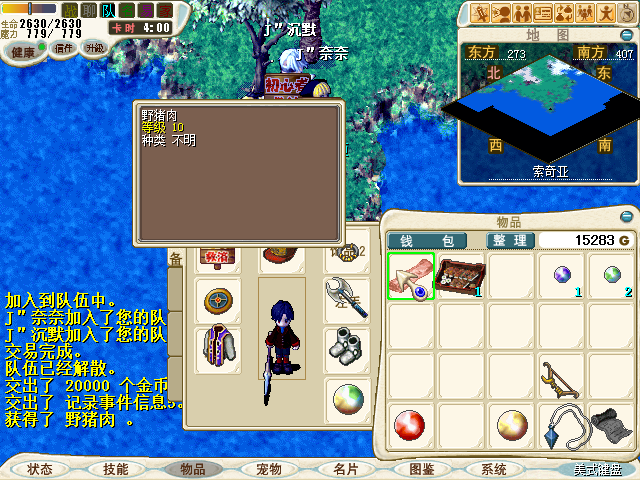Viewport: 640px width, 480px height.
Task: Open the 宠物 pets tab
Action: 269,468
